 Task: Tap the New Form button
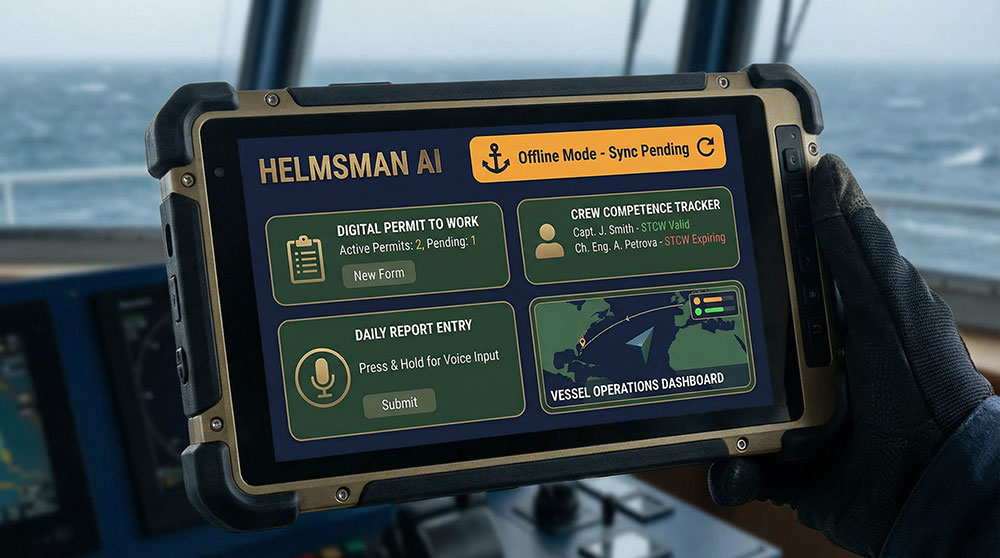(x=378, y=274)
